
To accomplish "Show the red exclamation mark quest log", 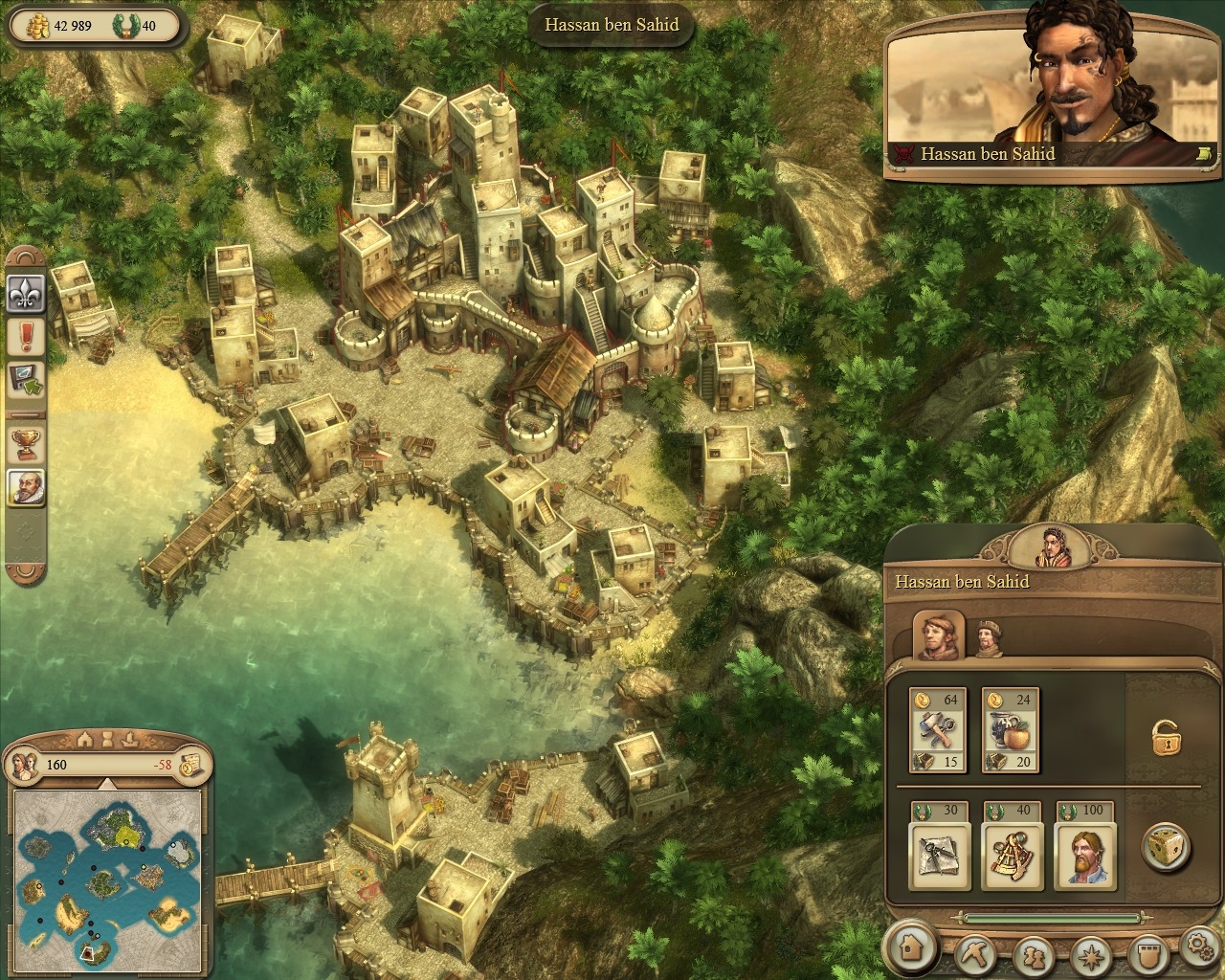I will click(27, 337).
